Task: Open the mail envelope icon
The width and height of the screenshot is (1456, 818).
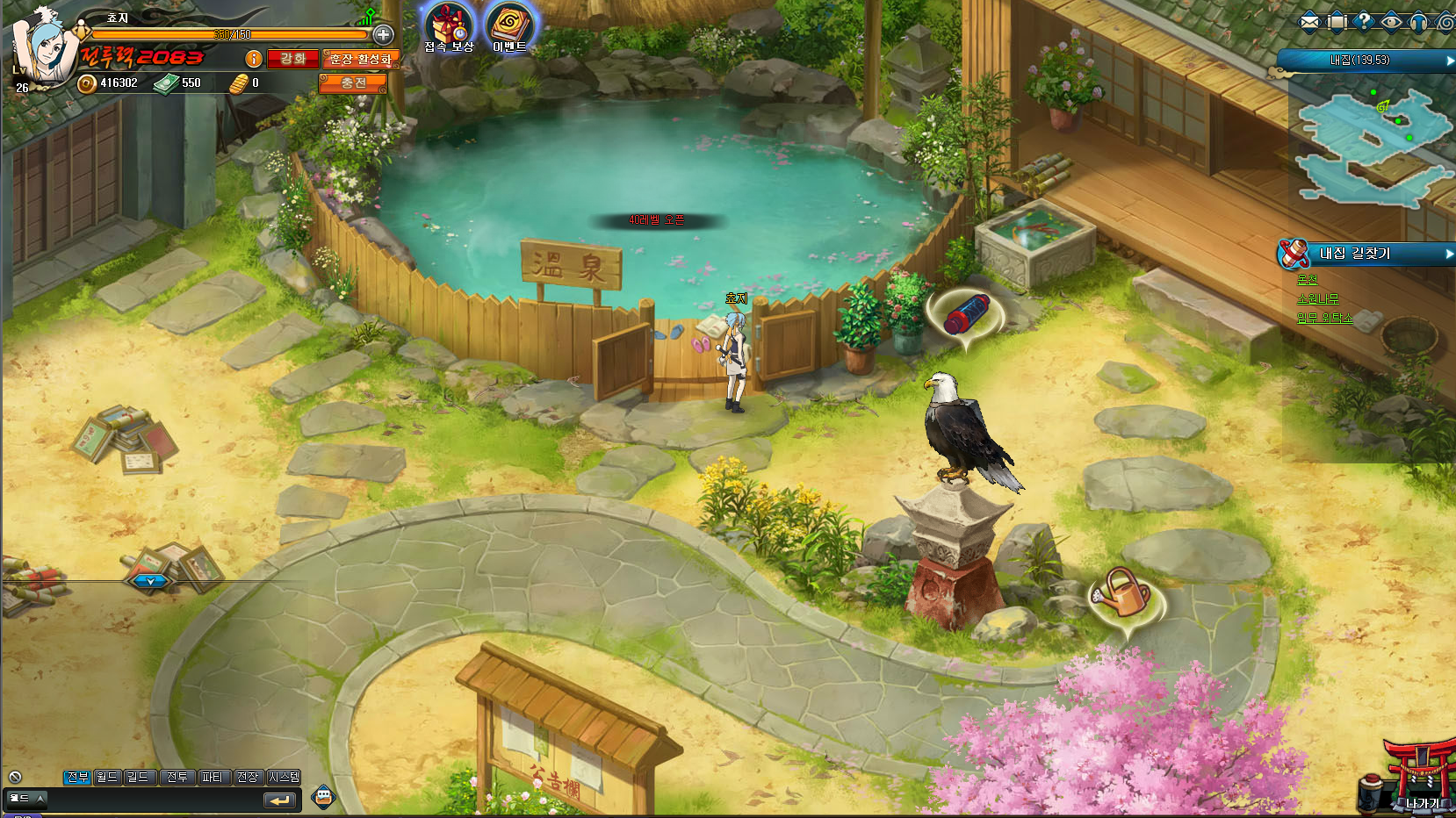Action: coord(1309,21)
